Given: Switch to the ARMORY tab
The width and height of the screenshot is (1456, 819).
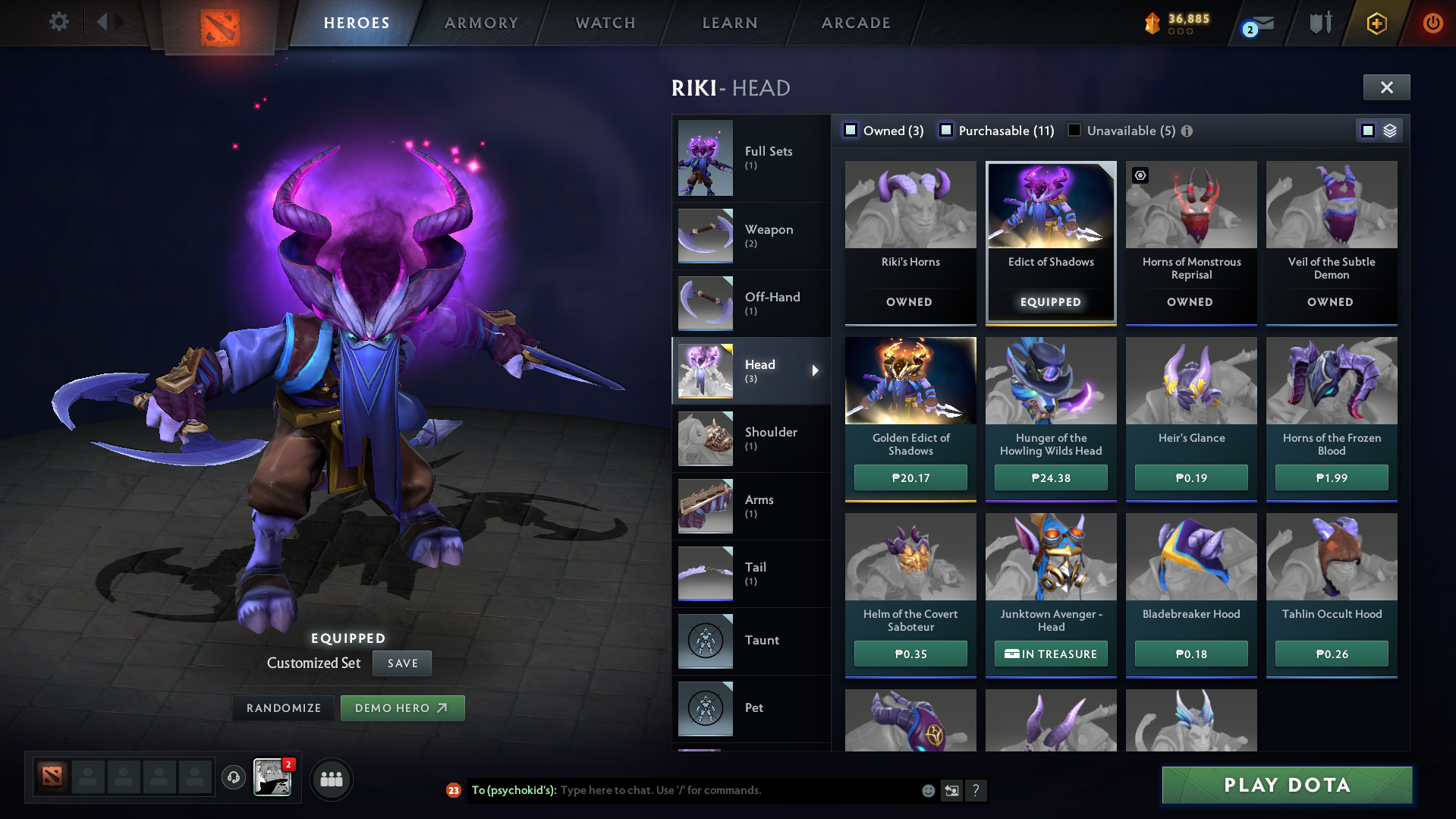Looking at the screenshot, I should coord(481,22).
